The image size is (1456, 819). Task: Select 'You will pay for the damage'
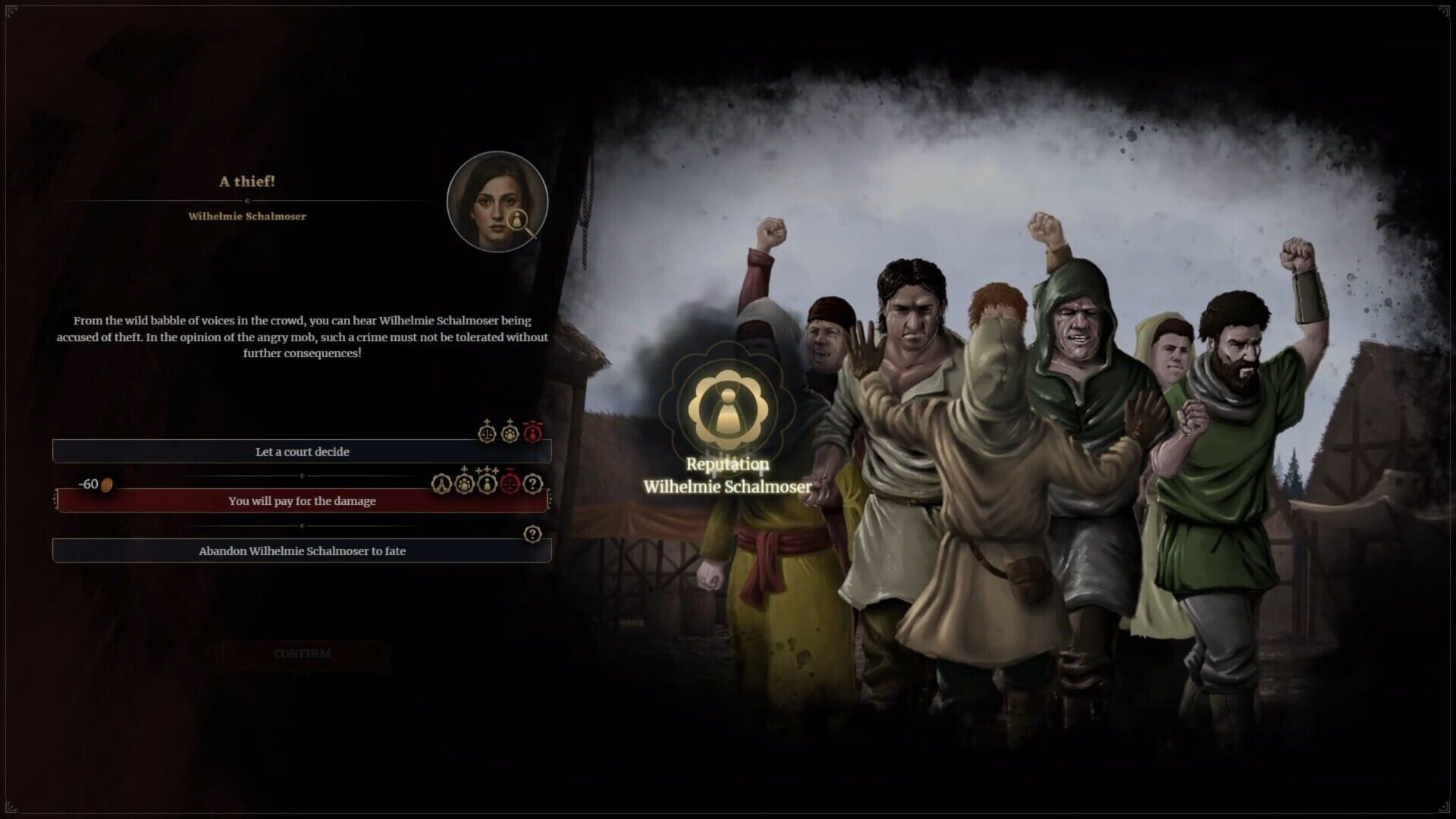pos(301,500)
